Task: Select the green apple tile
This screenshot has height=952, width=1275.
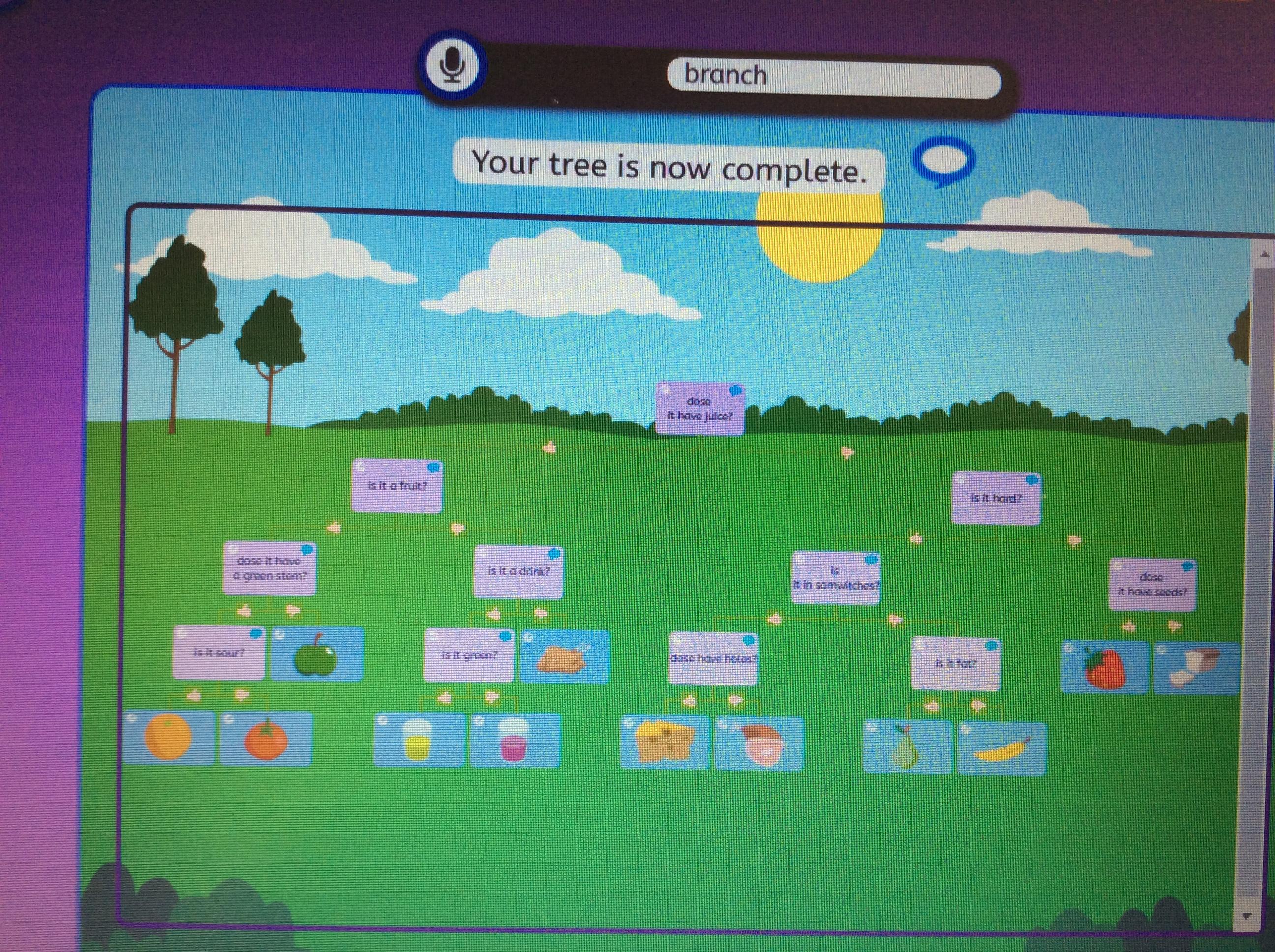Action: 316,654
